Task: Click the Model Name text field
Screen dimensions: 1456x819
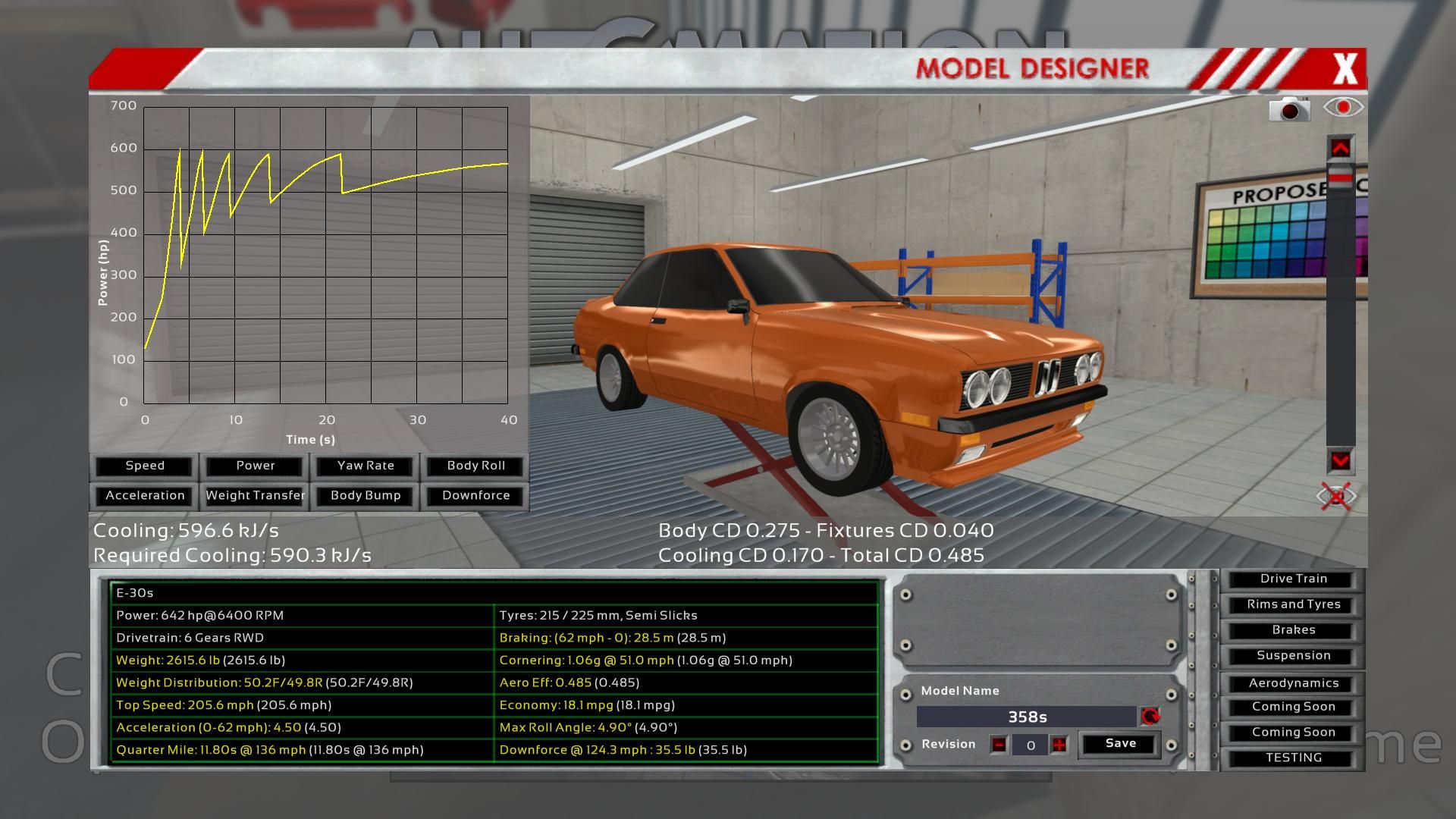Action: coord(1027,717)
